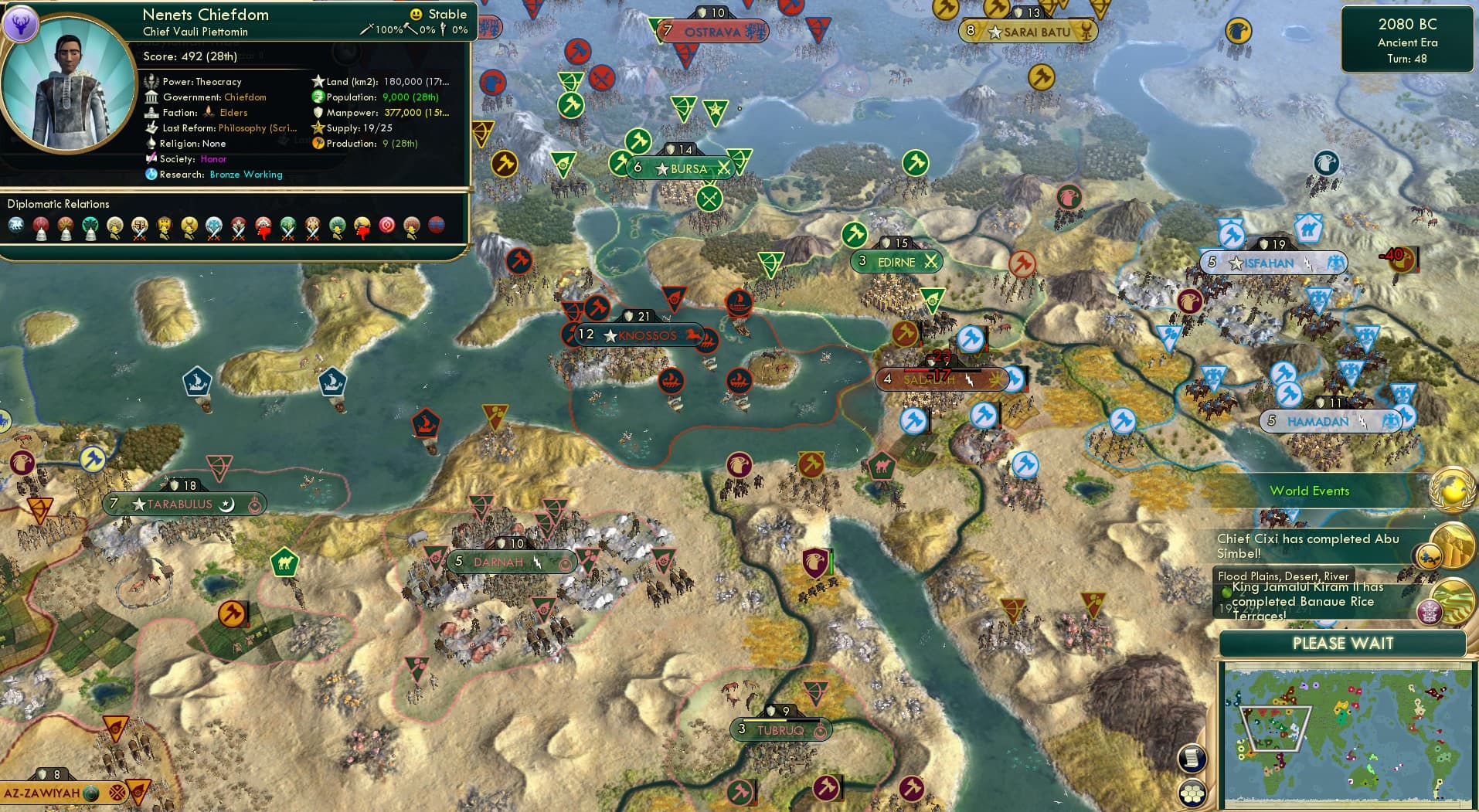Click the green Population icon in leader panel

tap(317, 97)
